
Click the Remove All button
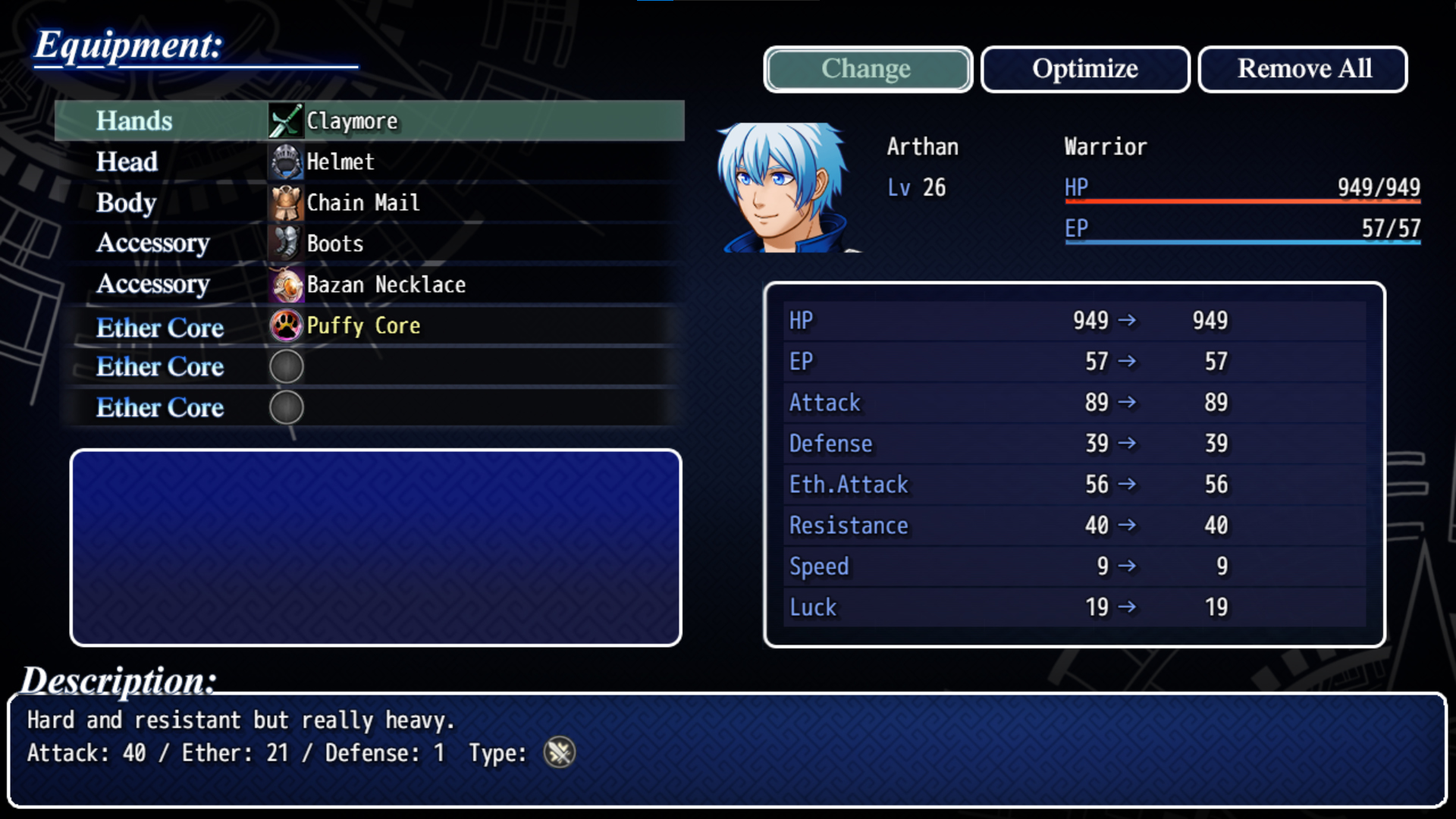(x=1303, y=69)
